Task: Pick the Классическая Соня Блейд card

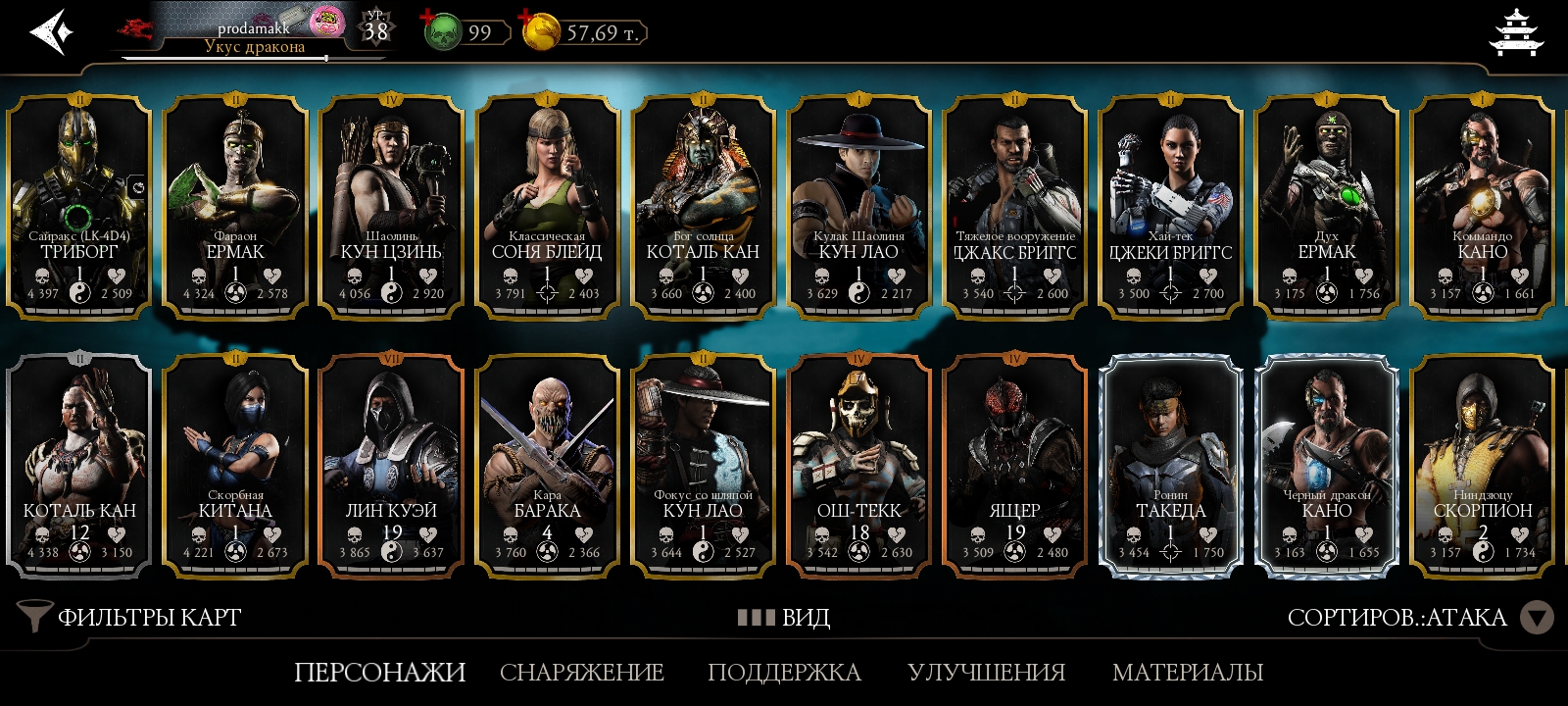Action: click(x=547, y=208)
